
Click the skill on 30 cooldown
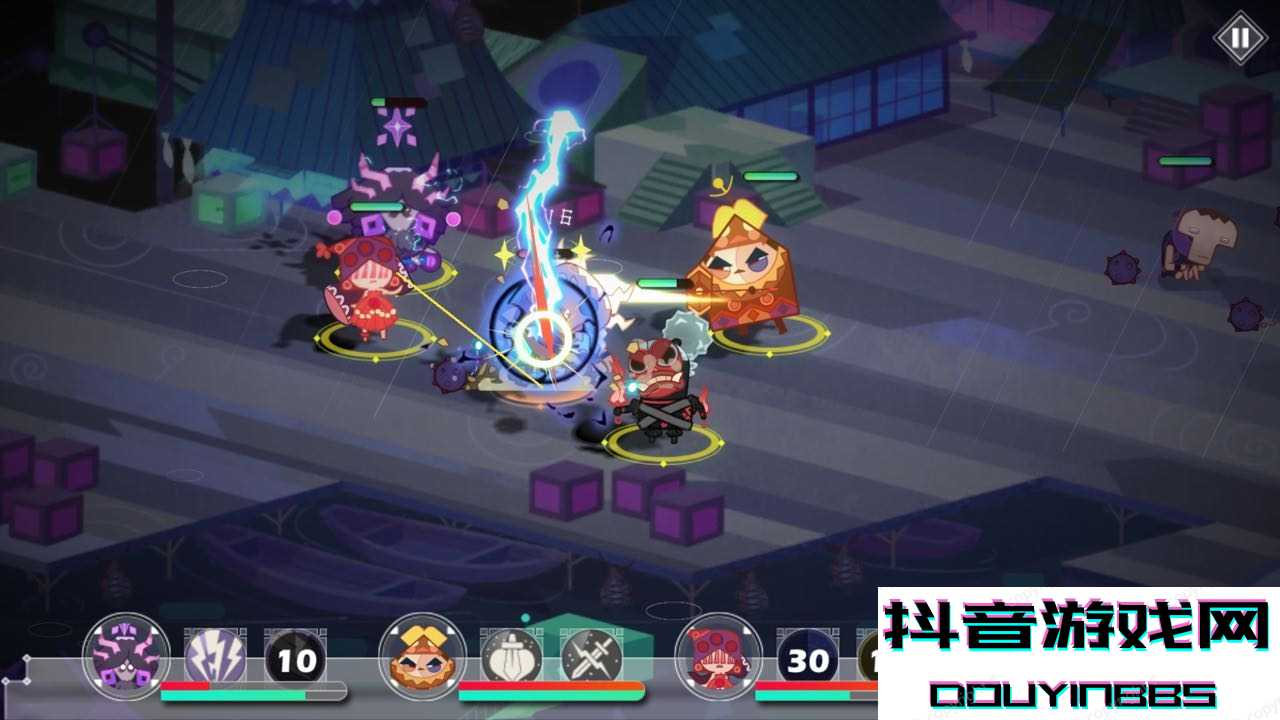(x=808, y=659)
